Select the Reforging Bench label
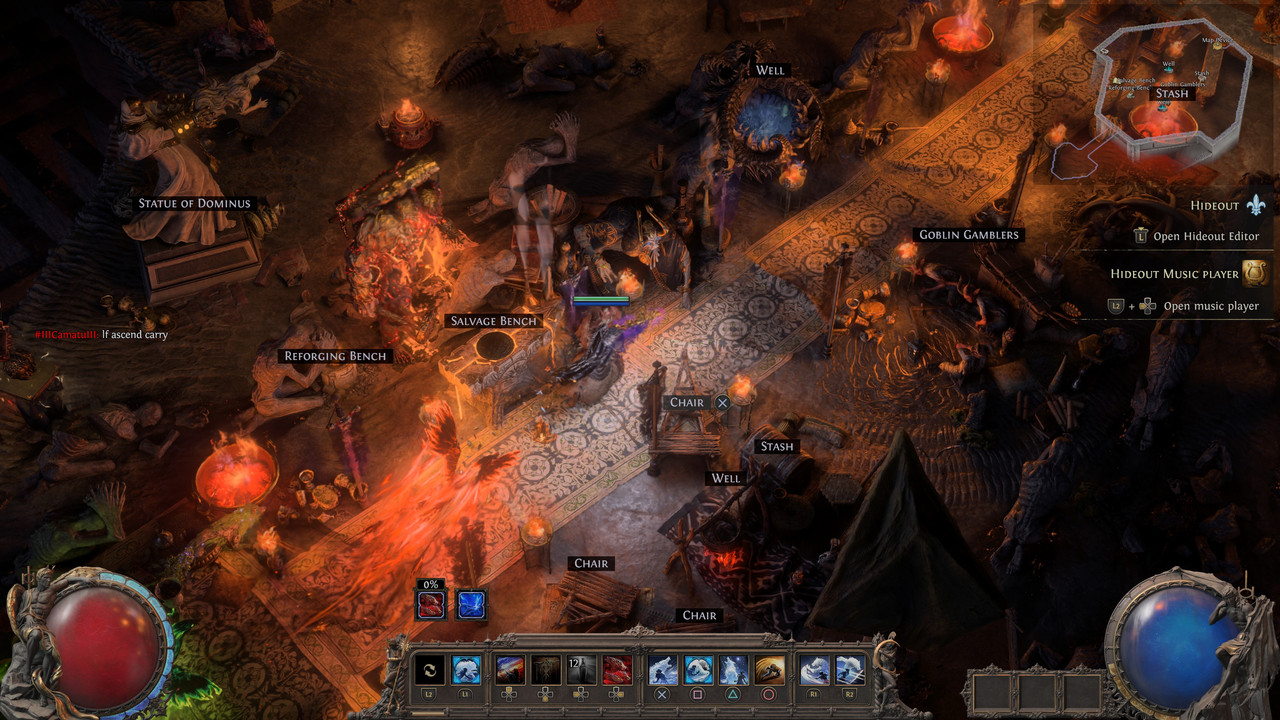The width and height of the screenshot is (1280, 720). click(x=335, y=356)
